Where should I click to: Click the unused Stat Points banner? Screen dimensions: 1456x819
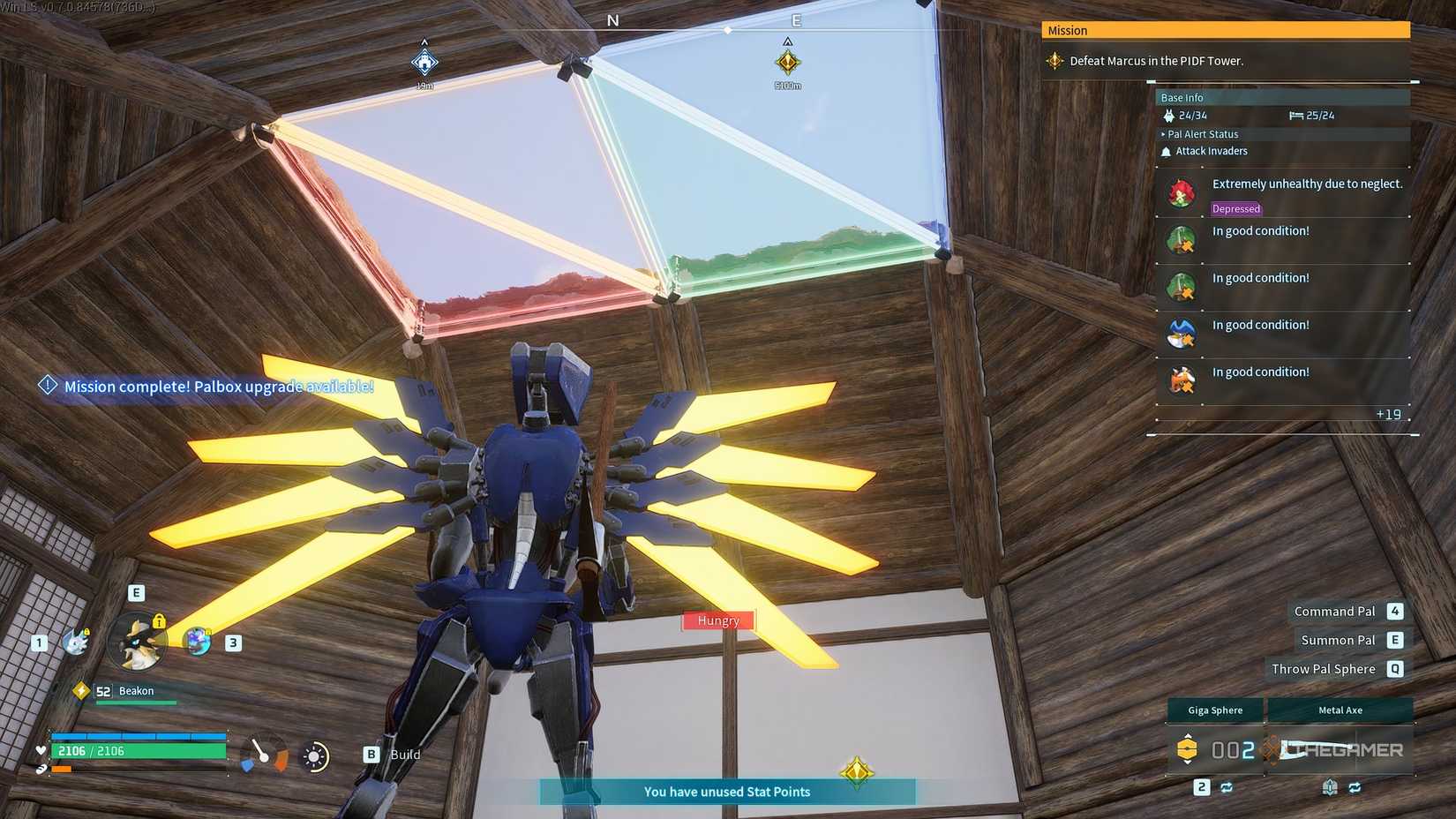point(727,792)
